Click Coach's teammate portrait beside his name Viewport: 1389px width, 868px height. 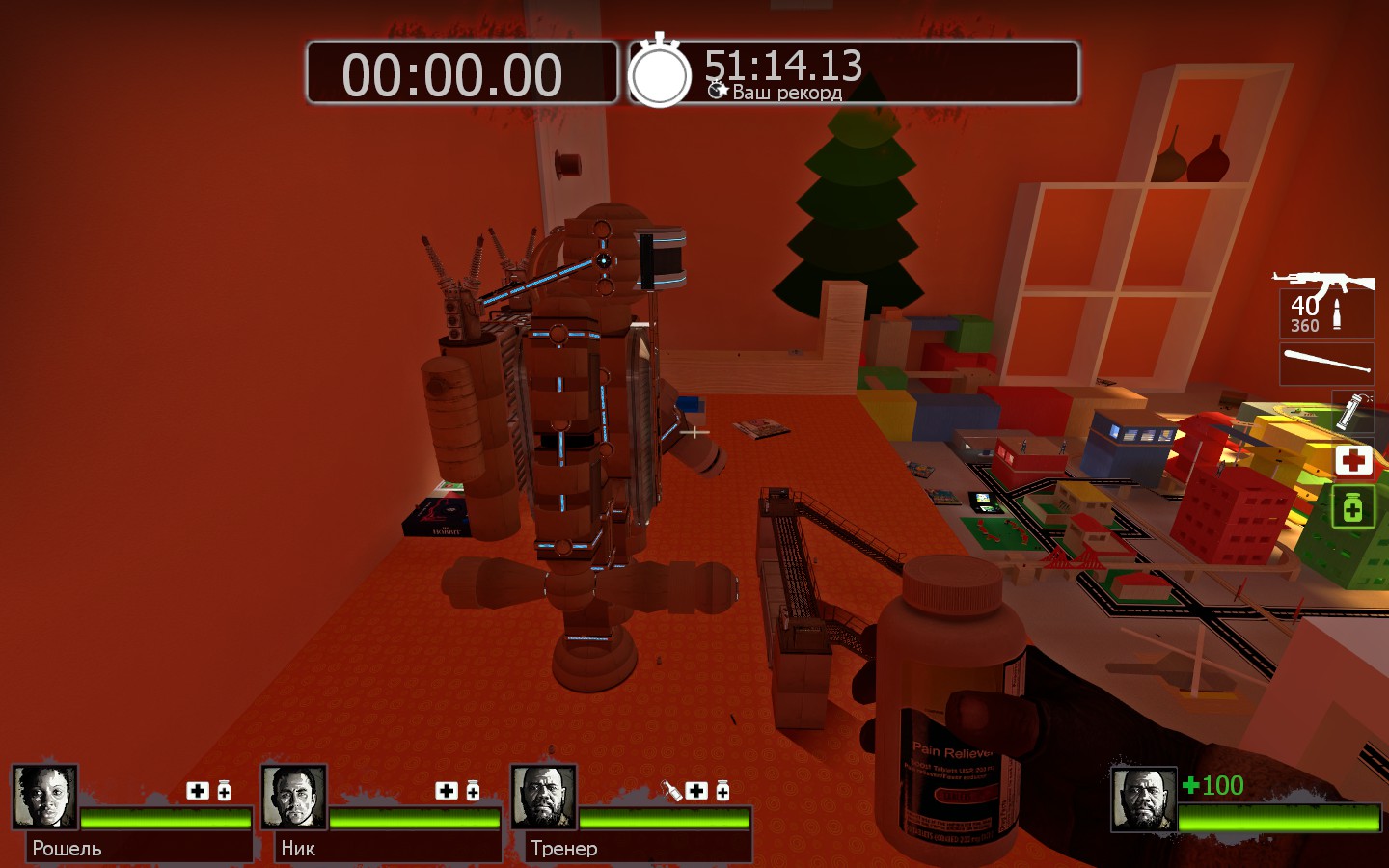[x=543, y=797]
